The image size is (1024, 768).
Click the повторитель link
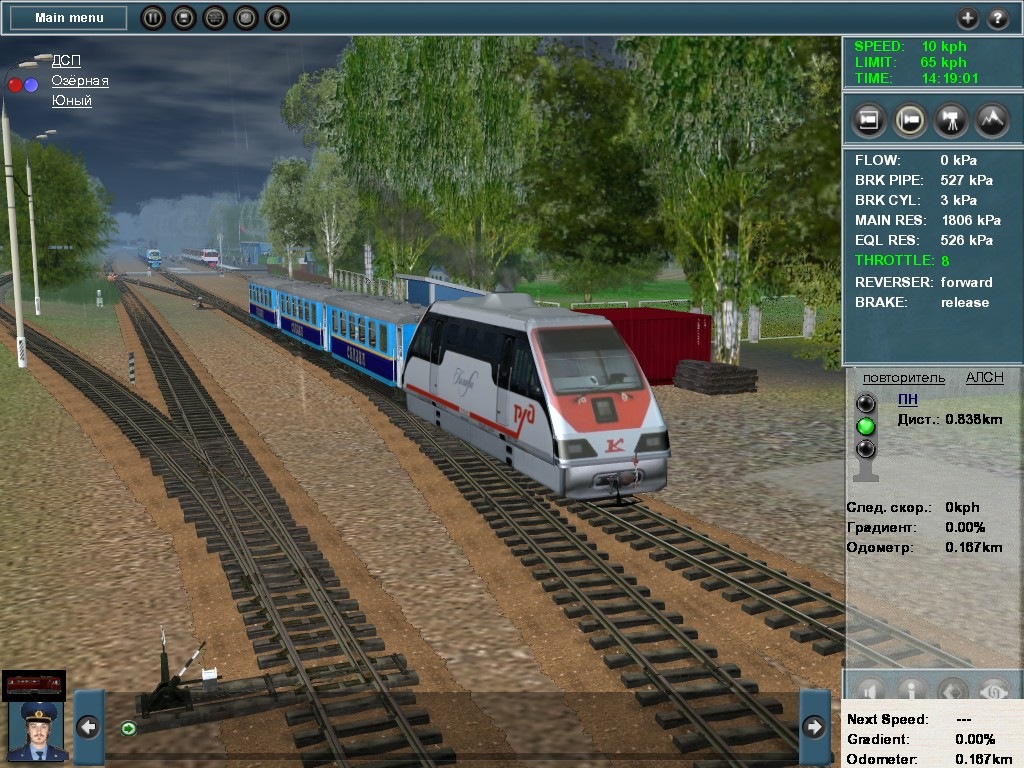[903, 378]
